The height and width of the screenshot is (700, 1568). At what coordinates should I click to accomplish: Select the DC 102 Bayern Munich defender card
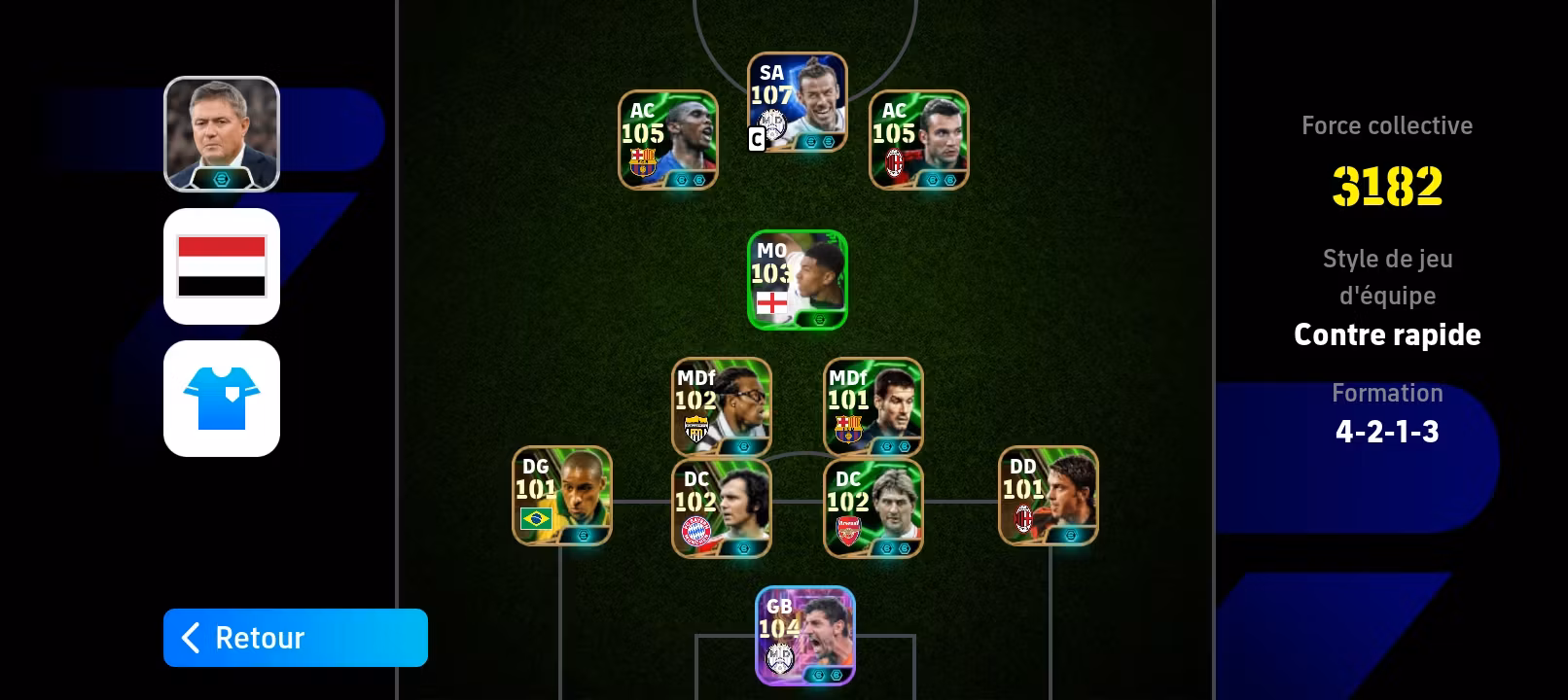click(722, 508)
